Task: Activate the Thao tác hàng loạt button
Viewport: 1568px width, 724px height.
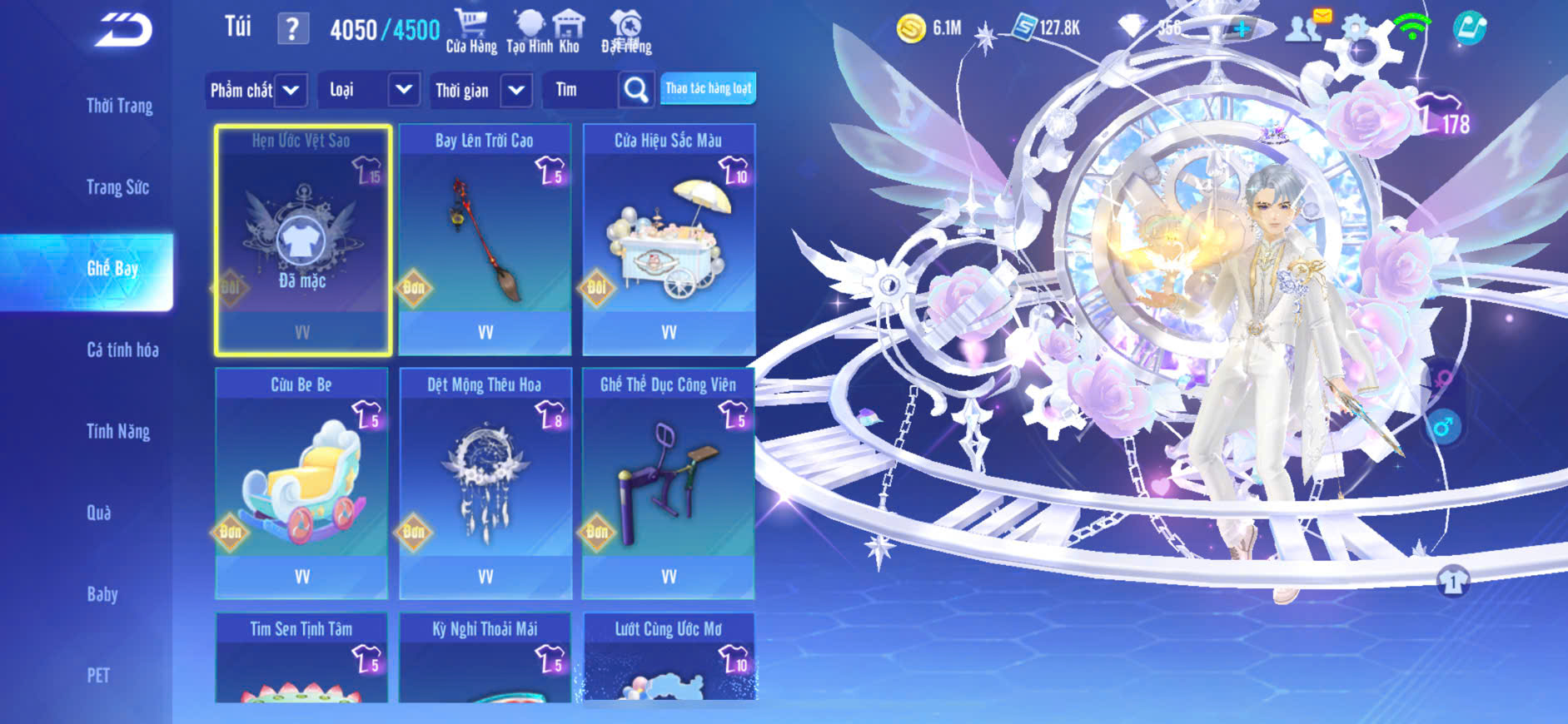Action: tap(708, 88)
